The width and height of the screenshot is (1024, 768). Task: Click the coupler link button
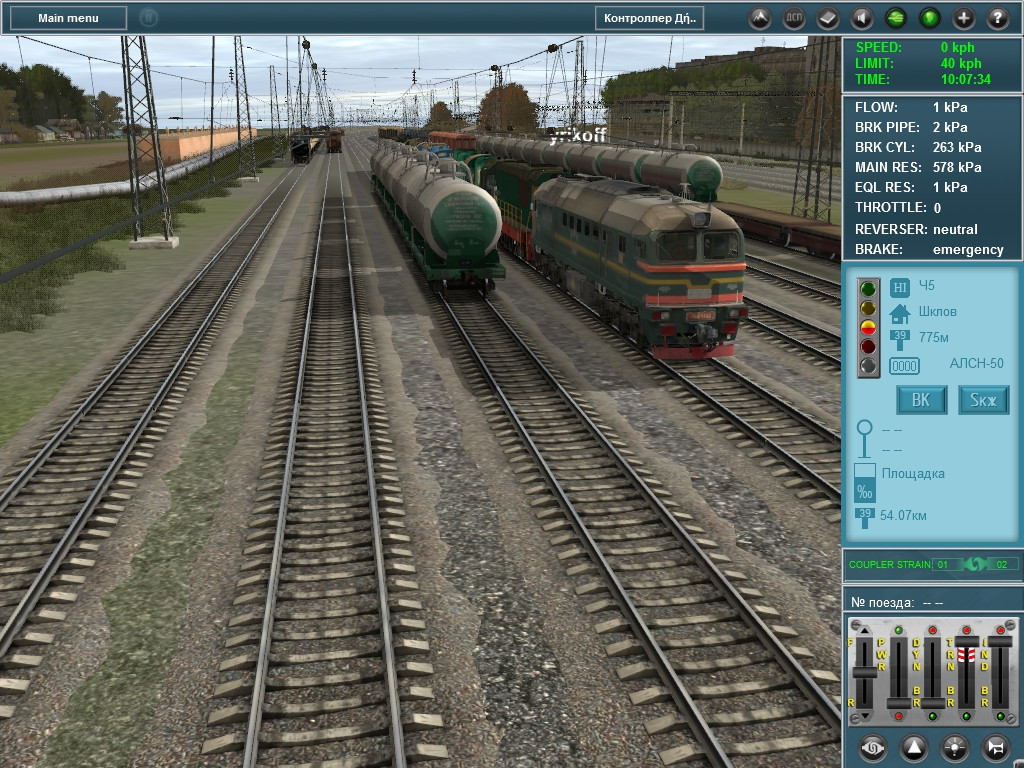coord(874,747)
